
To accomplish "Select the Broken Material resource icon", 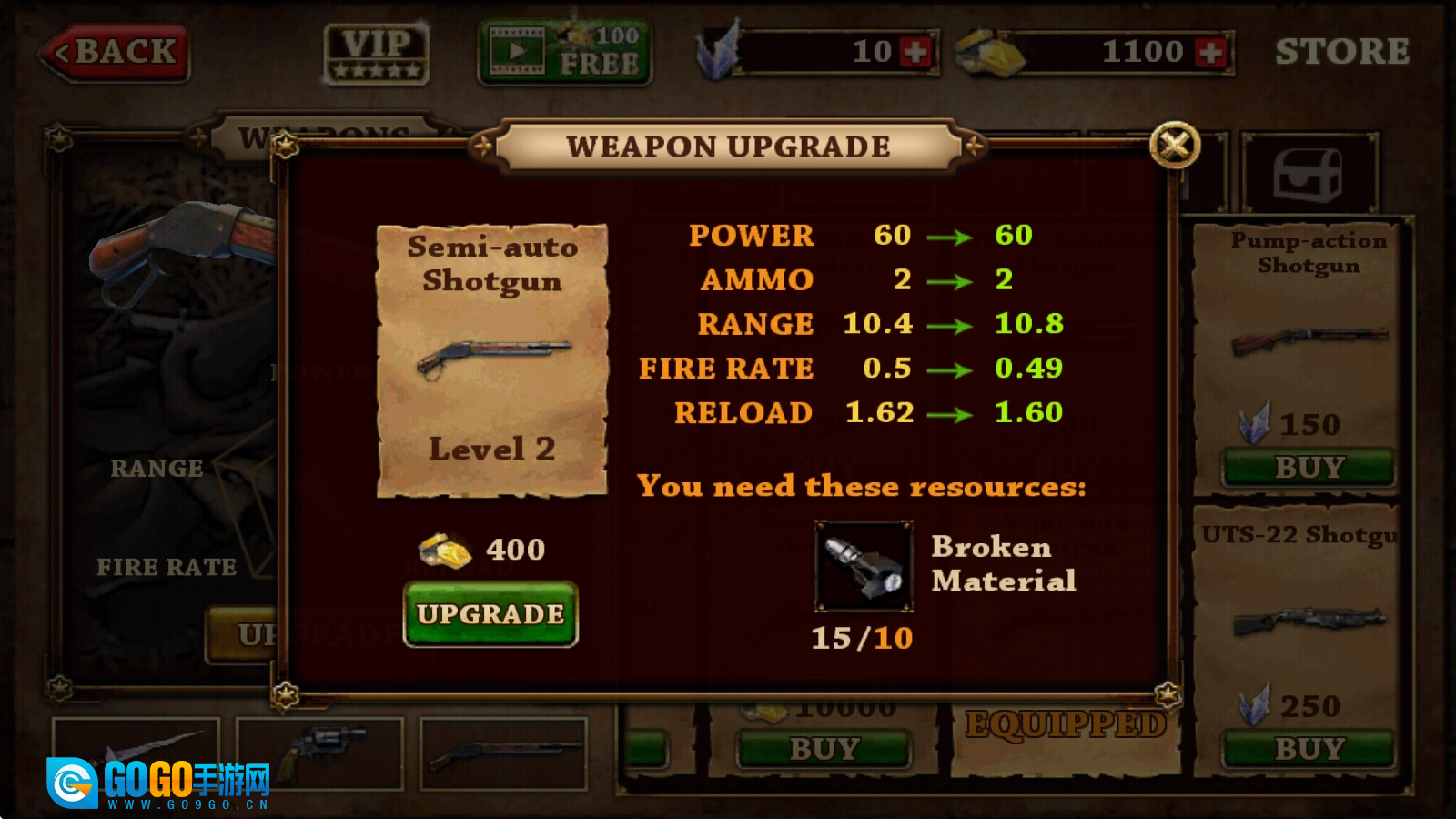I will pos(863,567).
